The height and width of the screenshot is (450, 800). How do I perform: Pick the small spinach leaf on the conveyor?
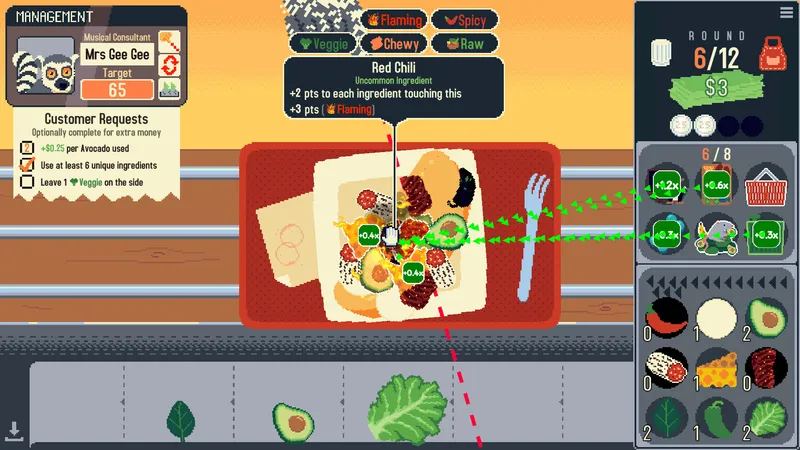pos(181,420)
